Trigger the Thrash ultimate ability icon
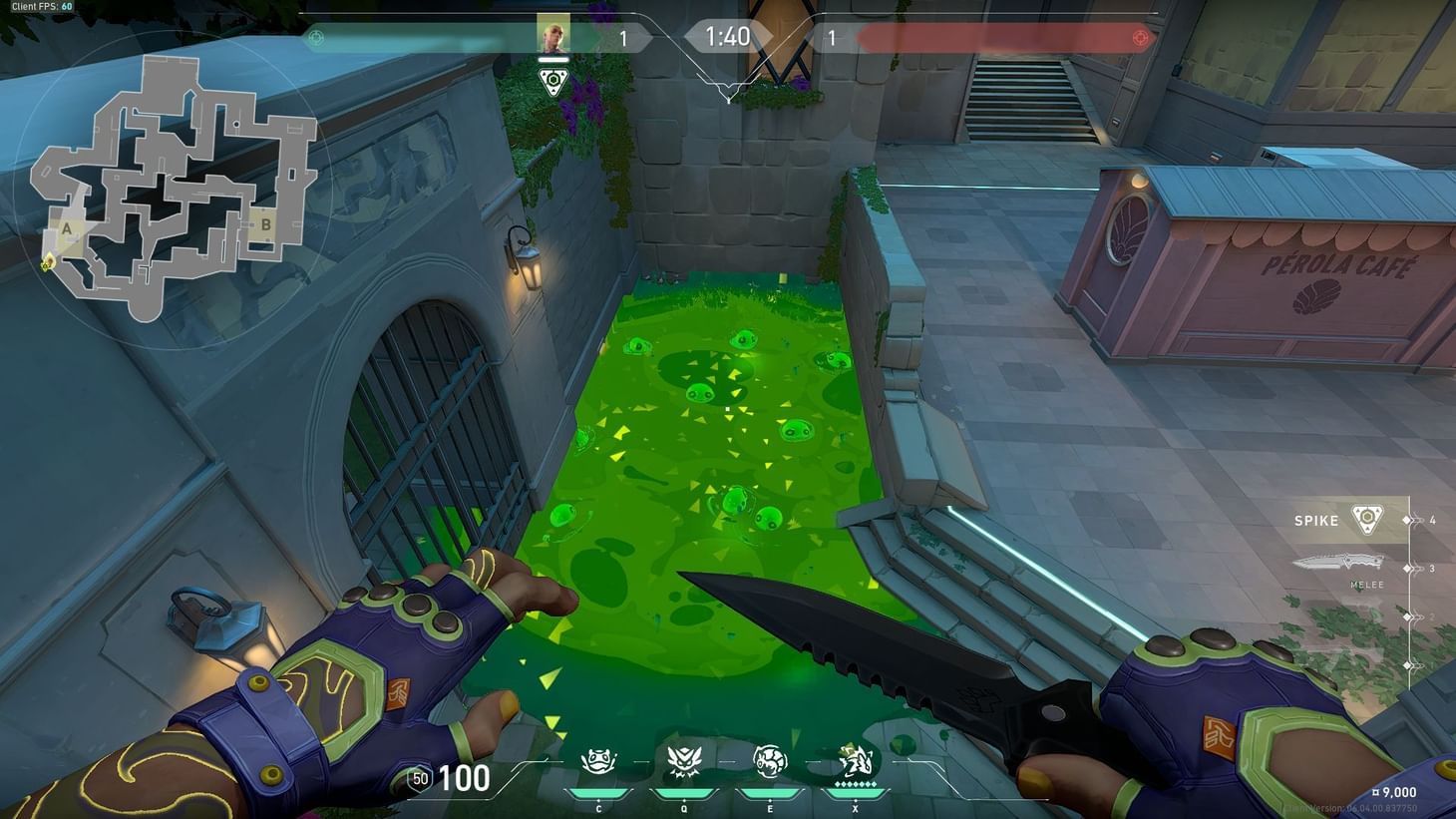Viewport: 1456px width, 819px height. point(855,762)
